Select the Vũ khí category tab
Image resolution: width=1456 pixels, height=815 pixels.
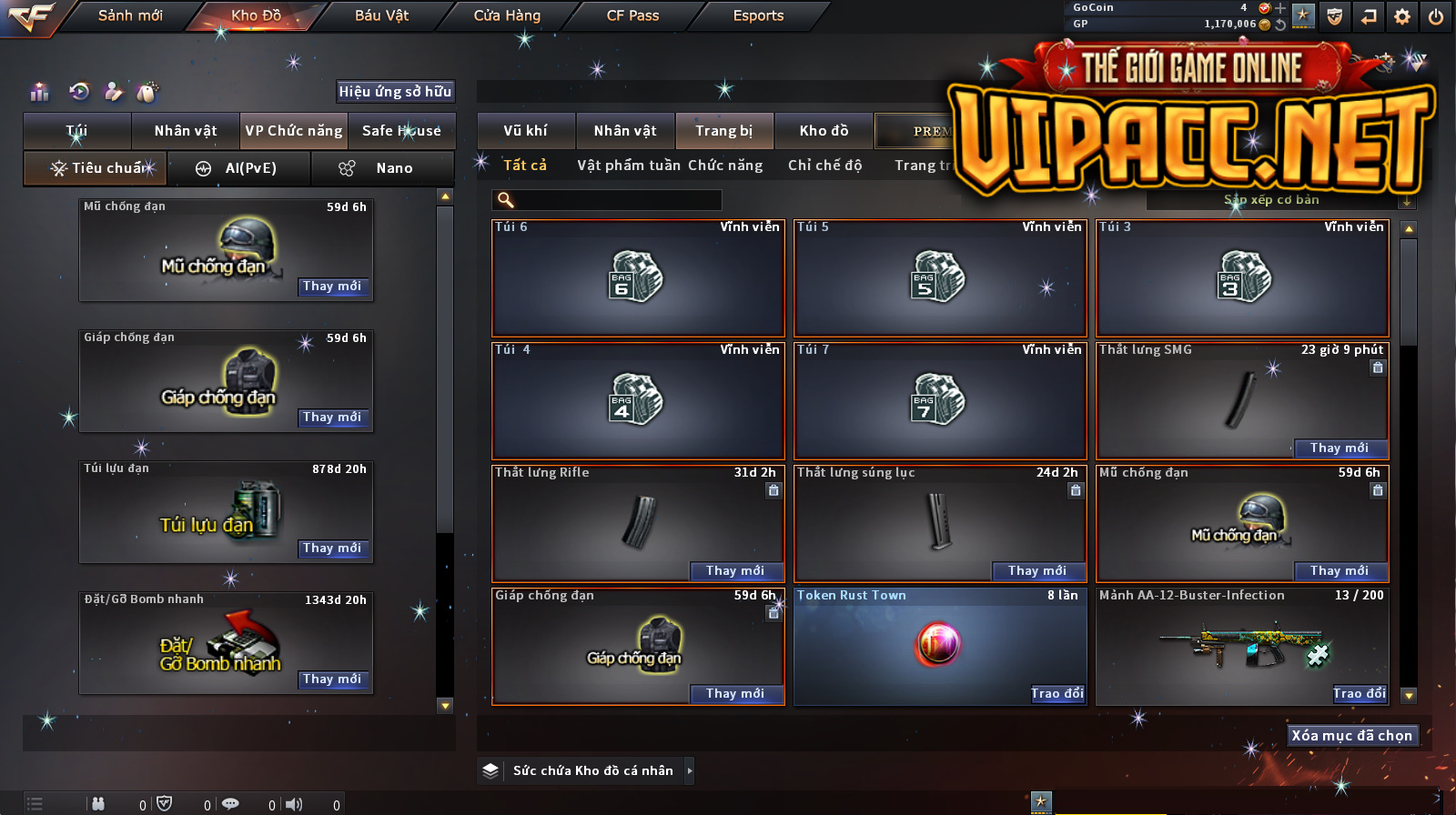(526, 131)
